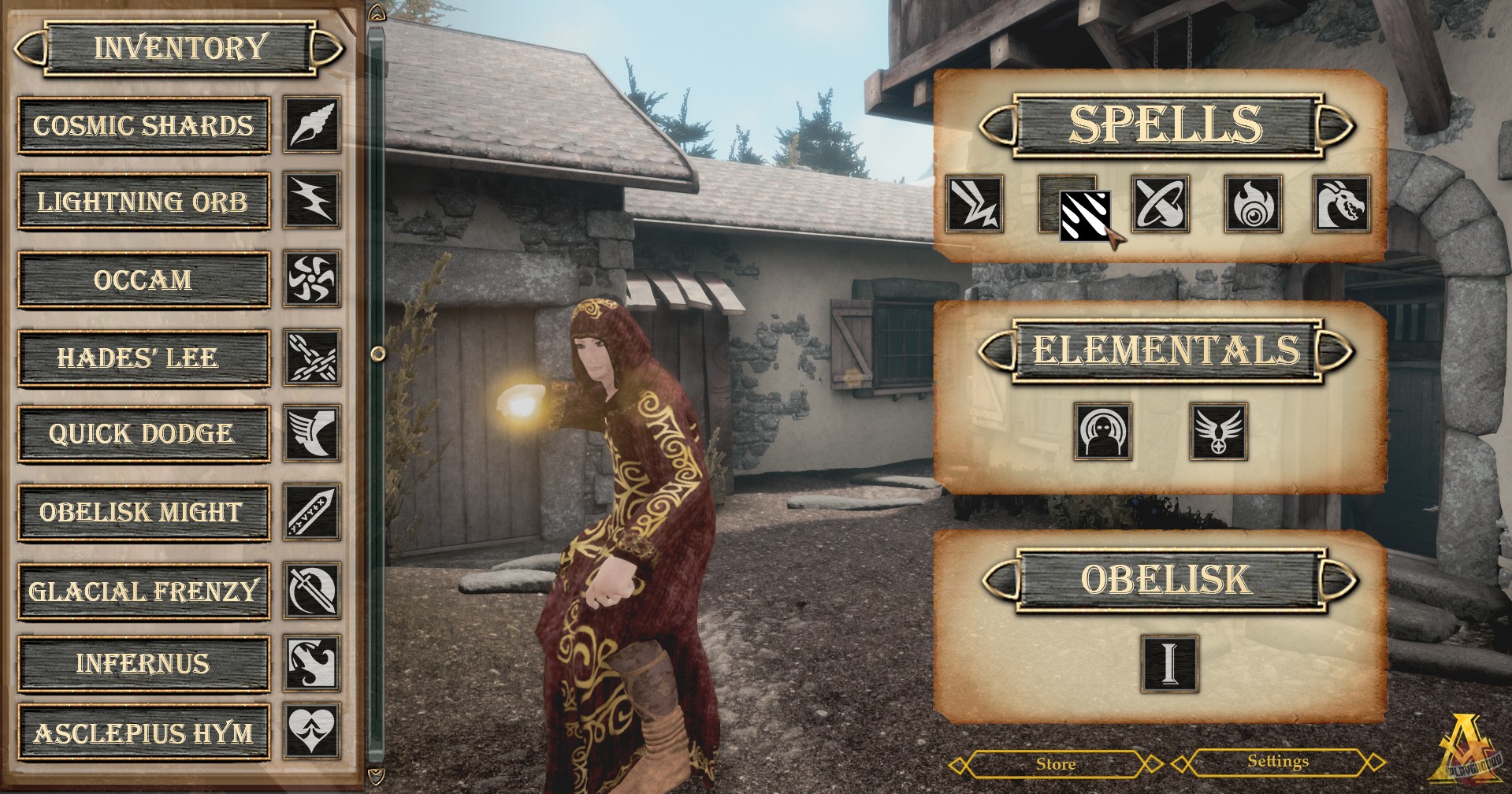Click the chain icon beside Hades' Lee
Viewport: 1512px width, 794px height.
[312, 358]
